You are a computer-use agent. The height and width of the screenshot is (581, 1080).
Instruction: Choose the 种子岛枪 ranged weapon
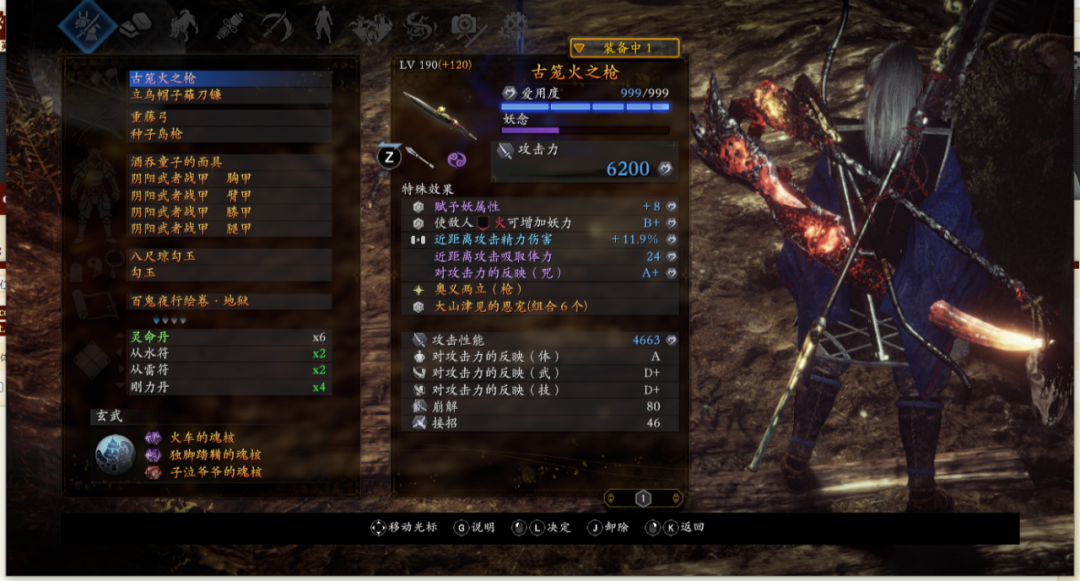pyautogui.click(x=230, y=134)
